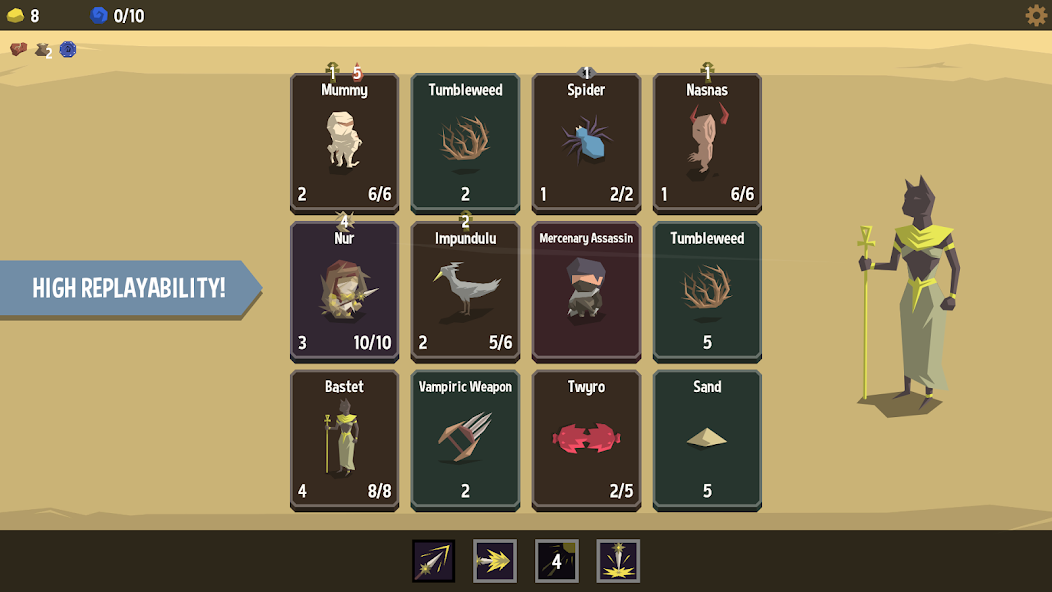The height and width of the screenshot is (592, 1052).
Task: Open settings with the gear icon
Action: tap(1036, 15)
